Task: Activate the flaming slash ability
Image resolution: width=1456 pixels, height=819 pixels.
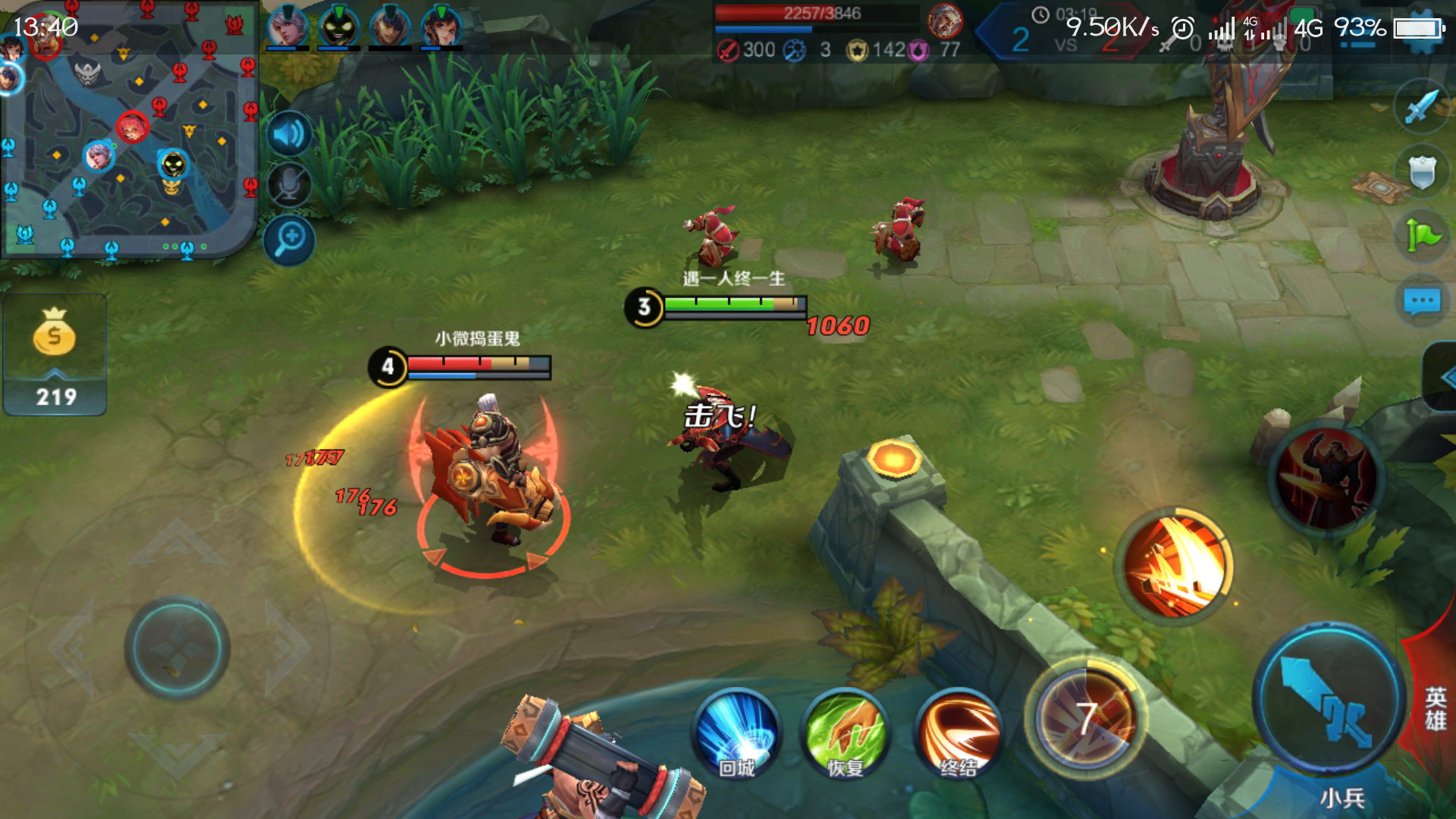Action: [1175, 566]
